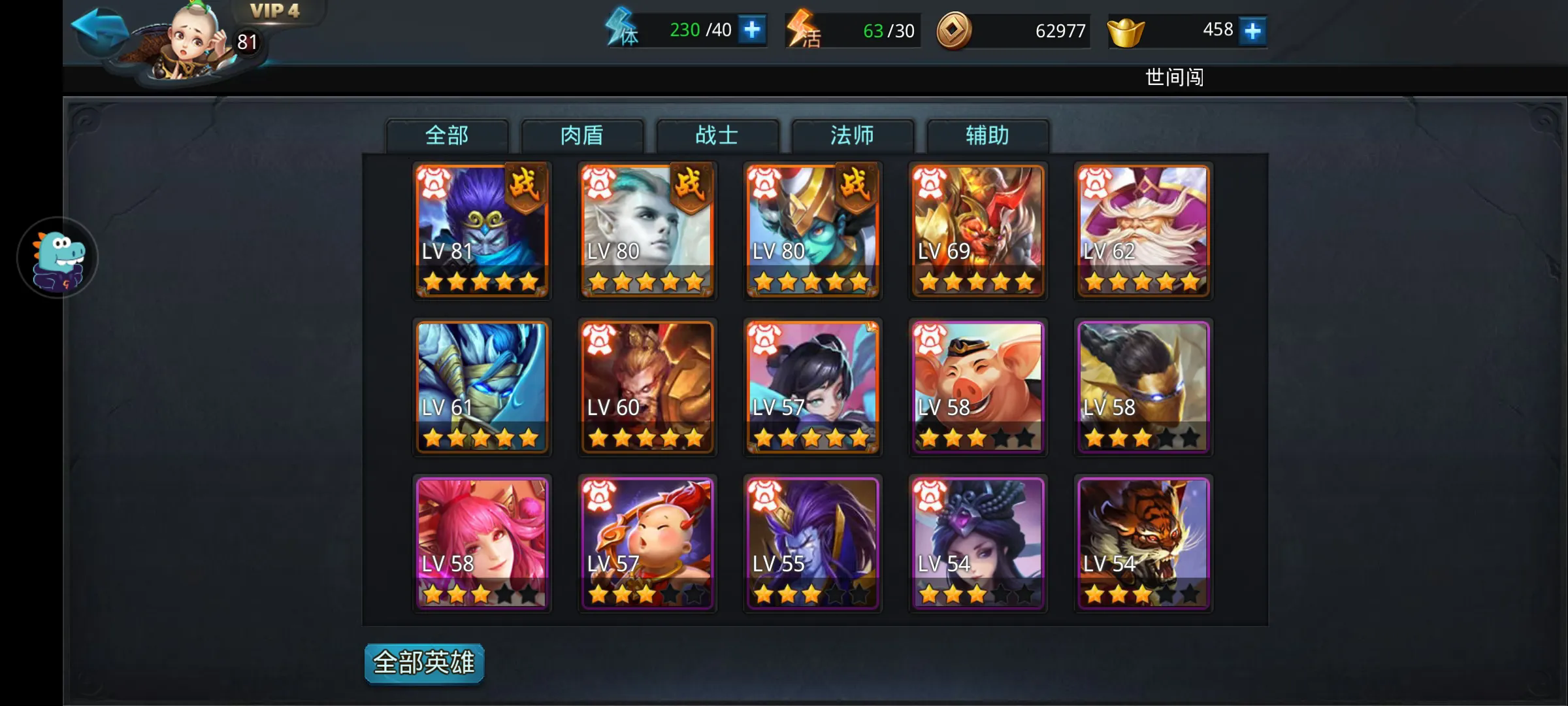Open the 辅助 support tab
The height and width of the screenshot is (706, 1568).
click(x=987, y=135)
